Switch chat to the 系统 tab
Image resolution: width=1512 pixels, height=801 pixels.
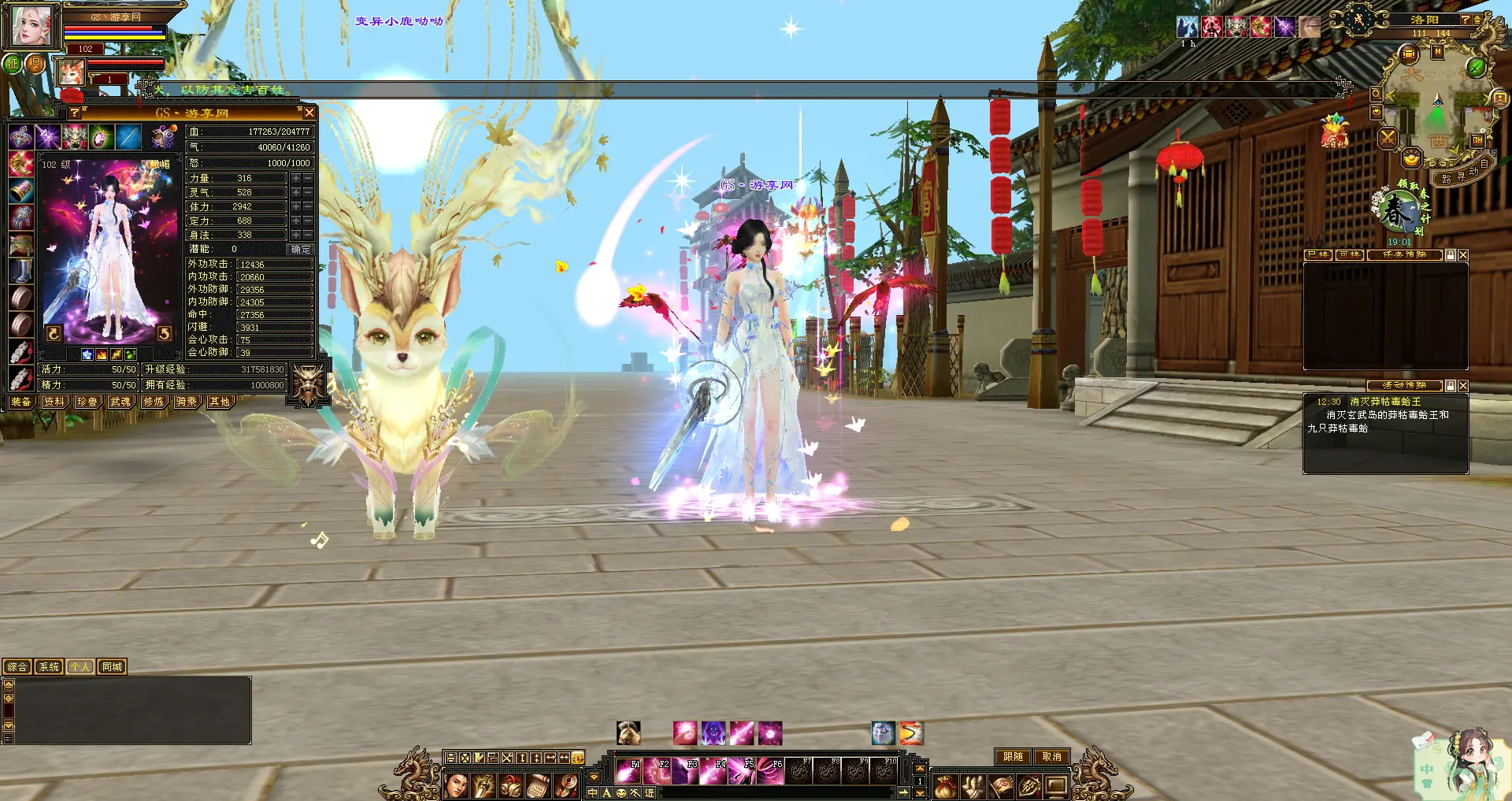[49, 667]
